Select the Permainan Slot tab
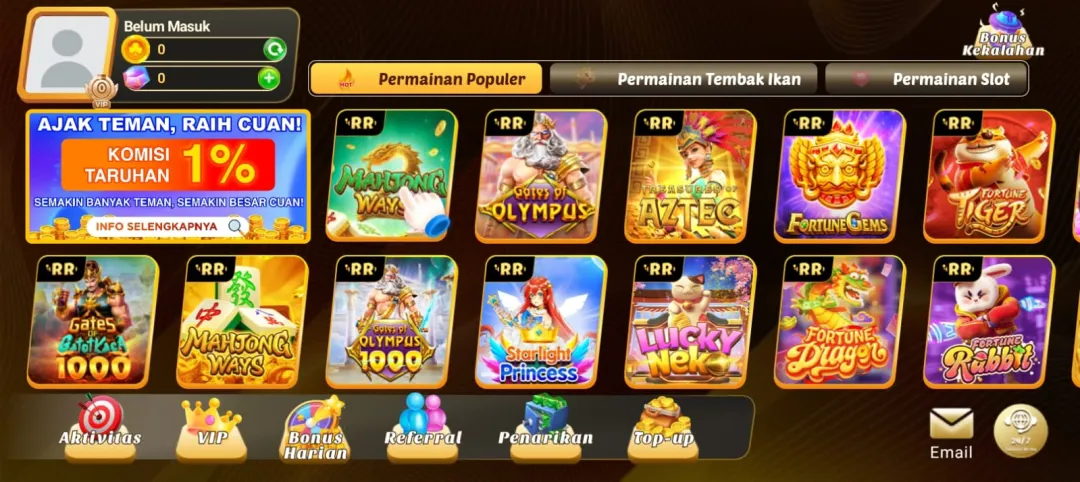The height and width of the screenshot is (482, 1080). pyautogui.click(x=926, y=79)
